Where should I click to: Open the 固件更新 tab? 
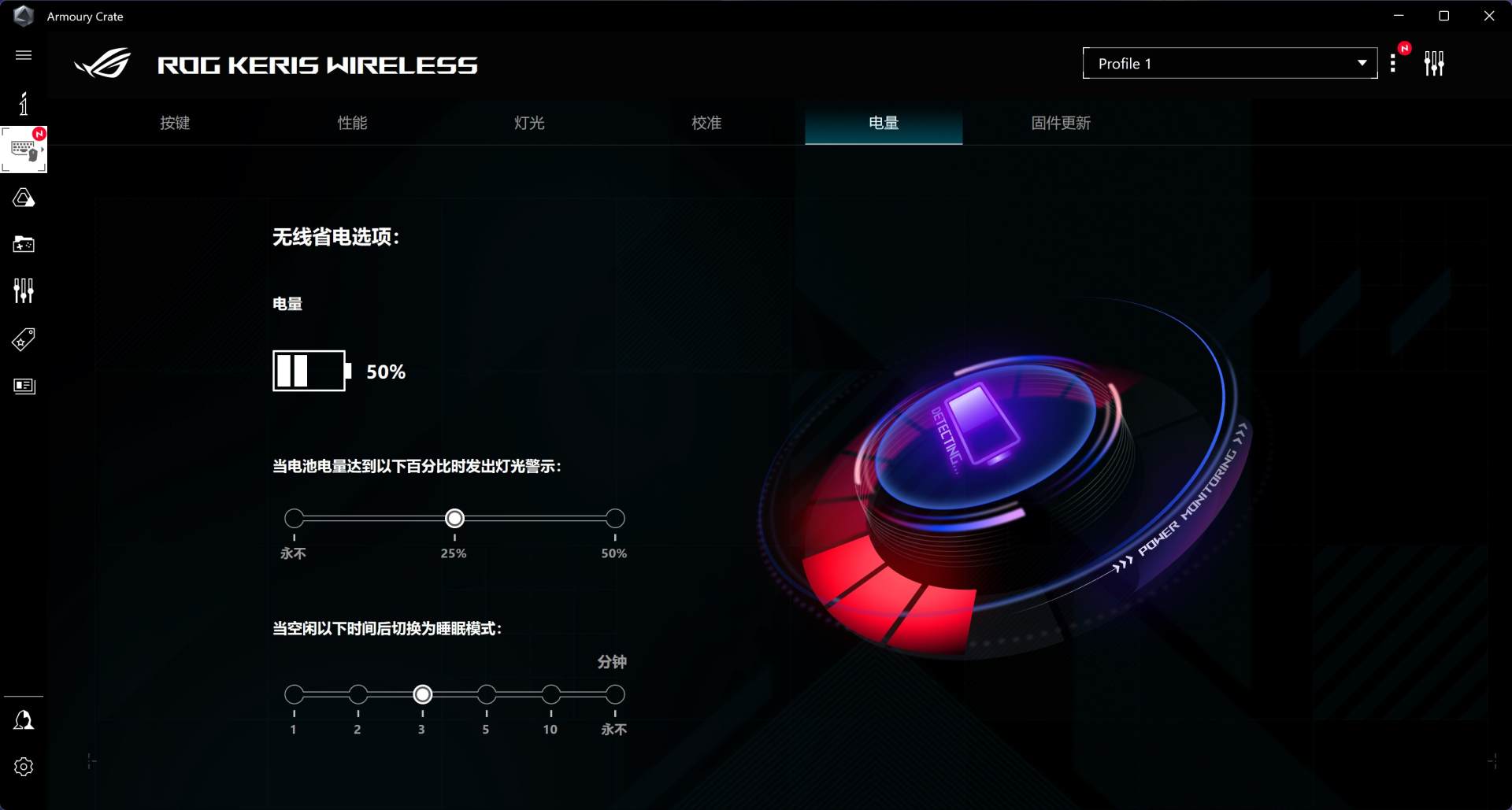[1061, 123]
